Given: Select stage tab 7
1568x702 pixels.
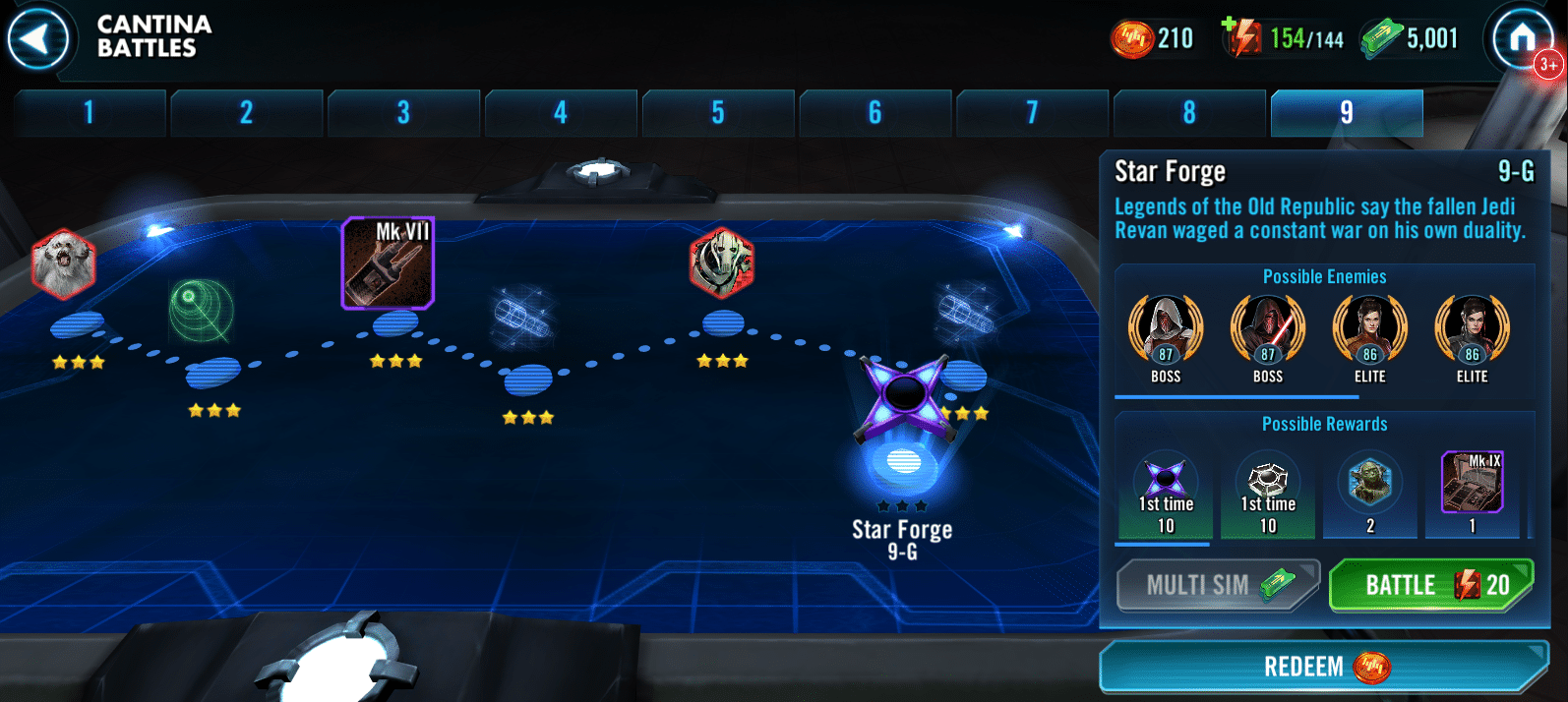Looking at the screenshot, I should pos(1032,113).
